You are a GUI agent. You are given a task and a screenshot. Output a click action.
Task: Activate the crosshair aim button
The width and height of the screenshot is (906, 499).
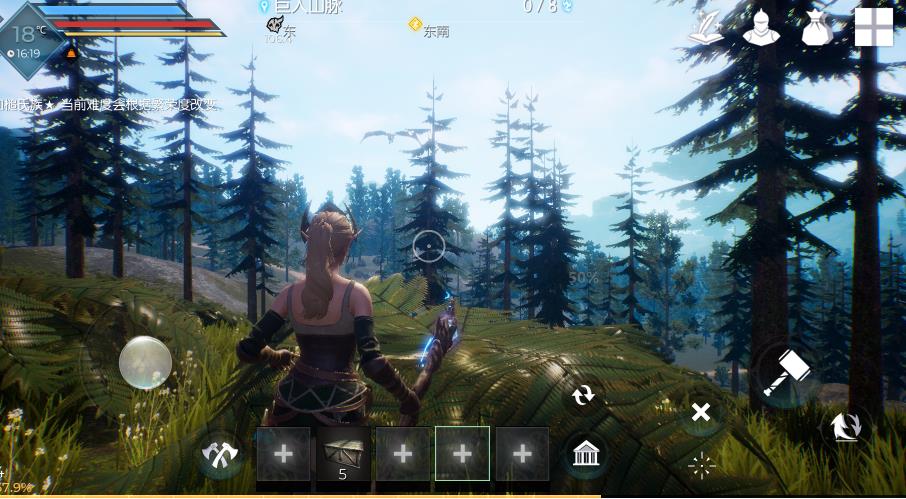click(x=702, y=465)
